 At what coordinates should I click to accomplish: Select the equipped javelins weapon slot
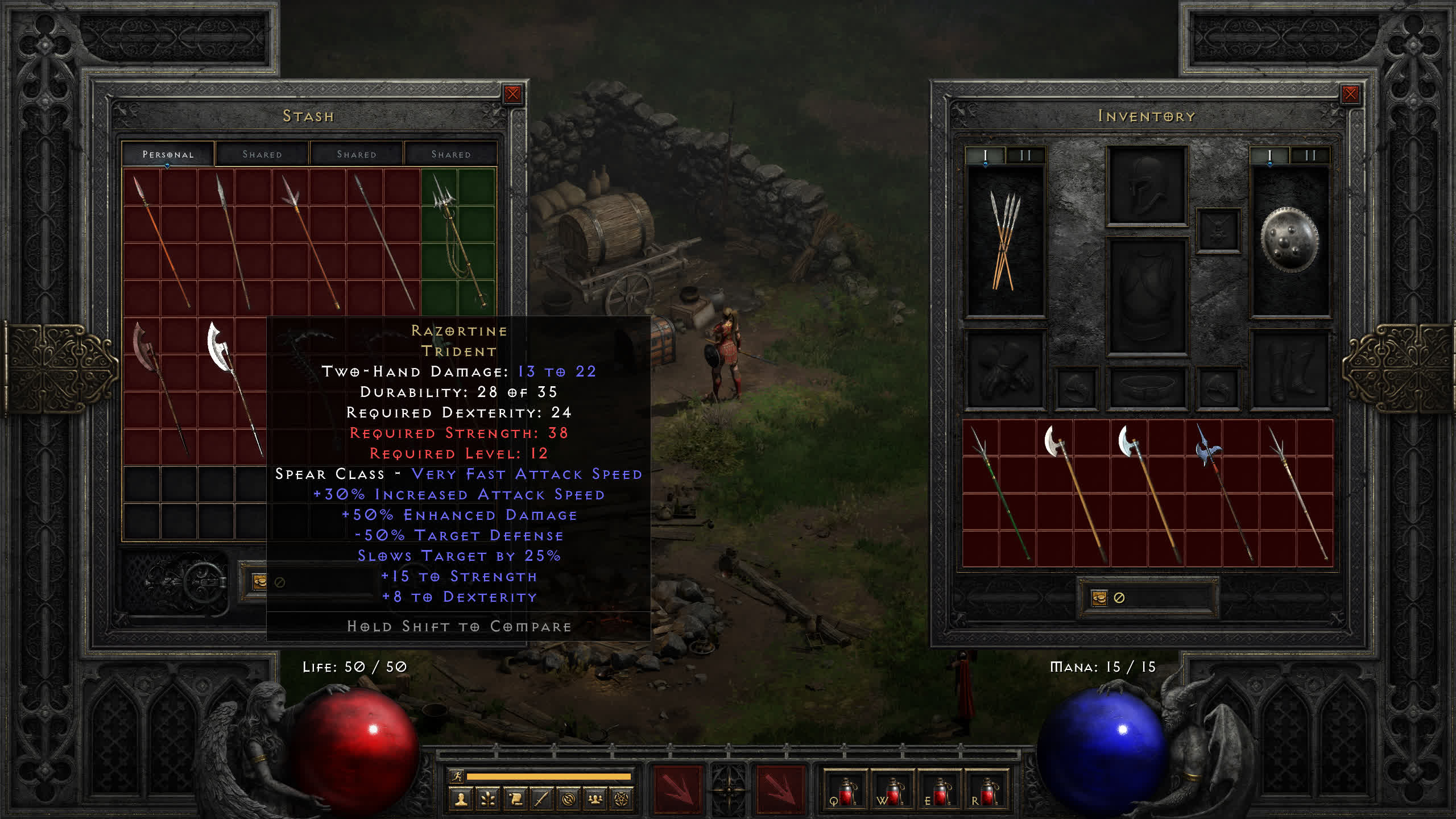(1006, 242)
